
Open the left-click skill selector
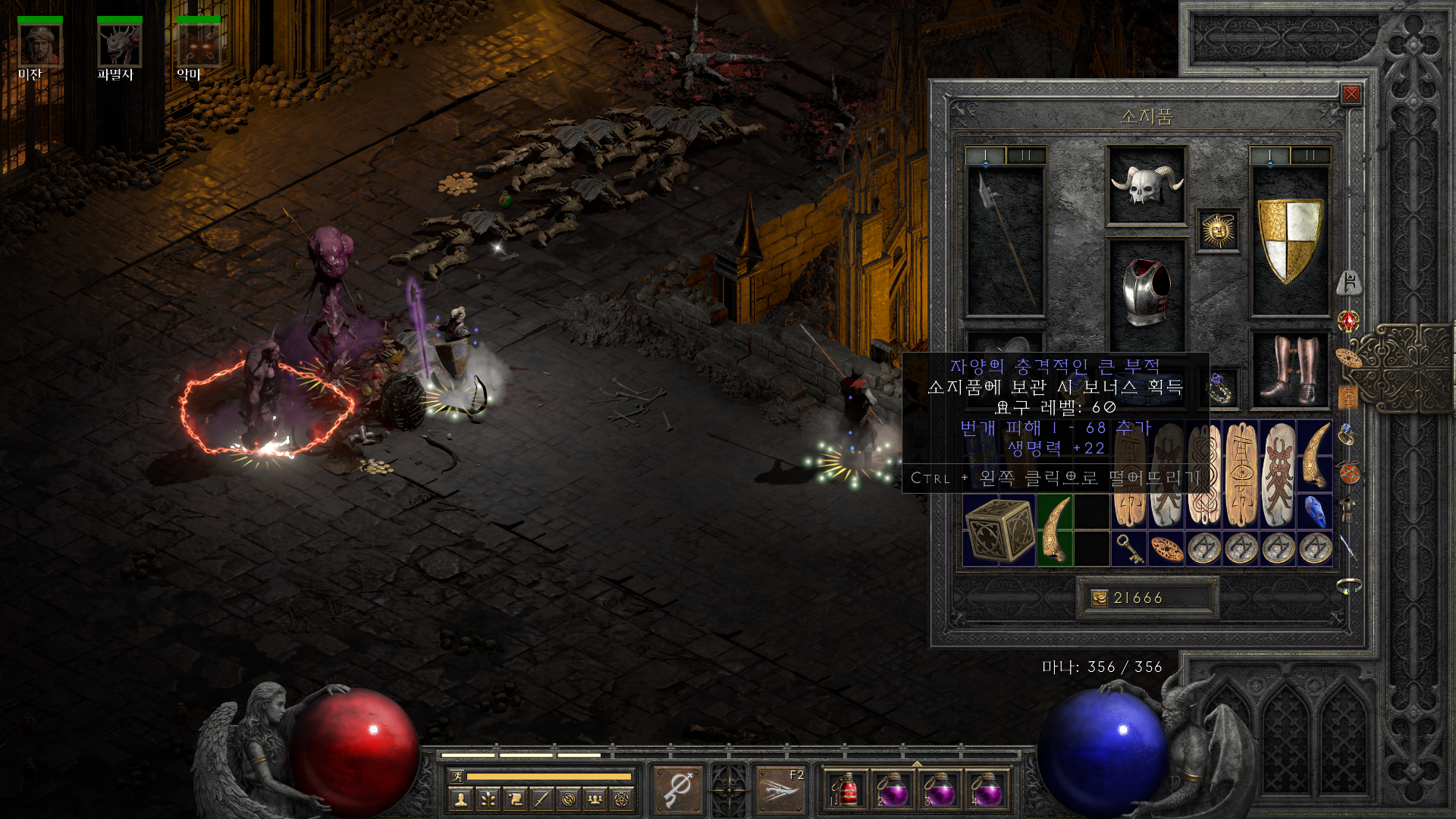click(x=678, y=790)
